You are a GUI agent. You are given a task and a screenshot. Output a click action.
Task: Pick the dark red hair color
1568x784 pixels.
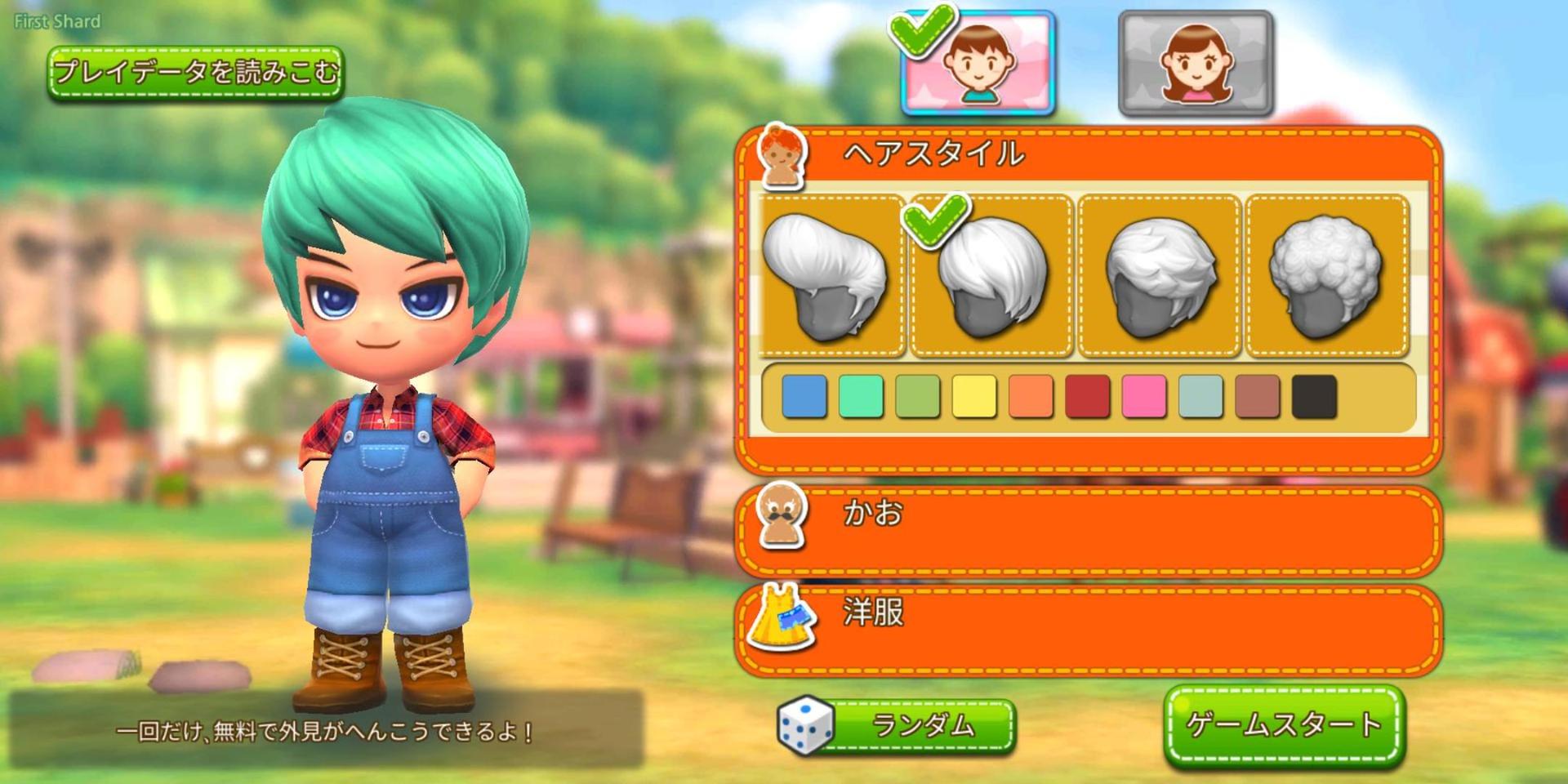click(1088, 396)
